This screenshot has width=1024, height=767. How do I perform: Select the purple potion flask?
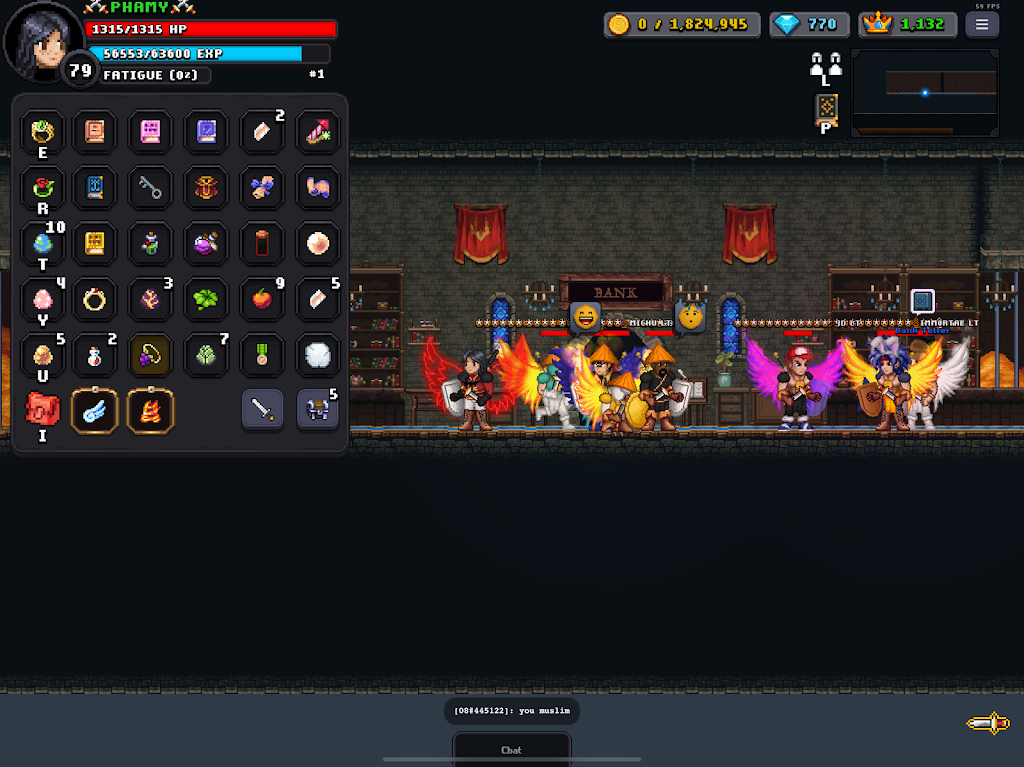coord(206,243)
